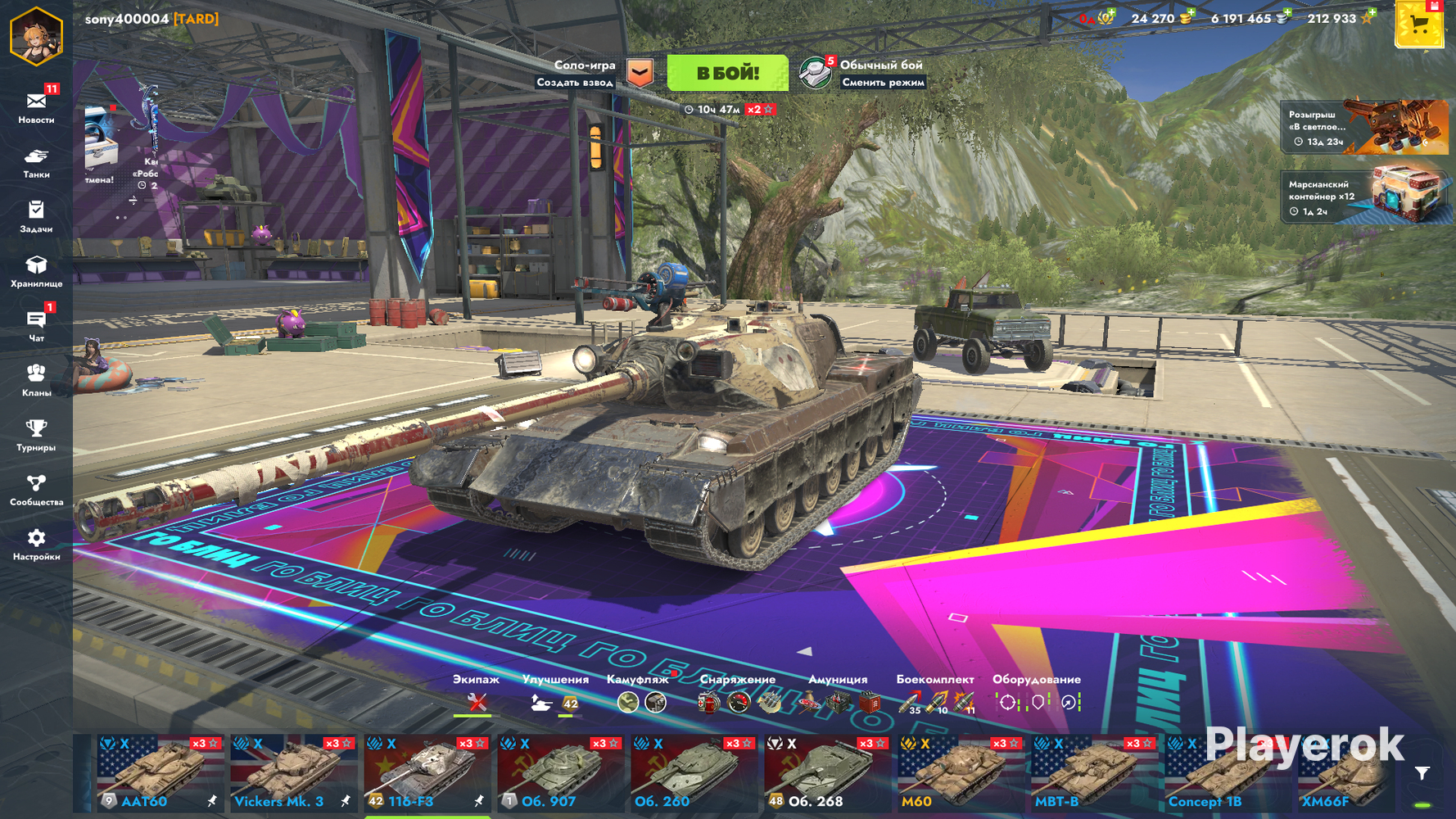This screenshot has height=819, width=1456.
Task: Open the Экипаж crew section
Action: click(476, 695)
